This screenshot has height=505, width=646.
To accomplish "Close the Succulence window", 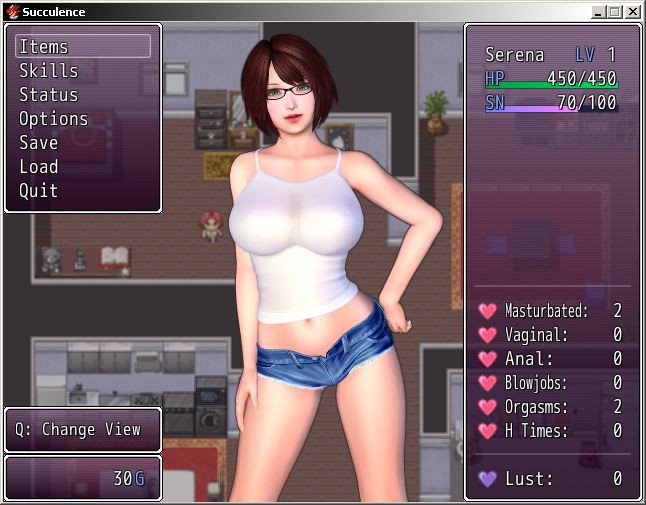I will click(633, 12).
